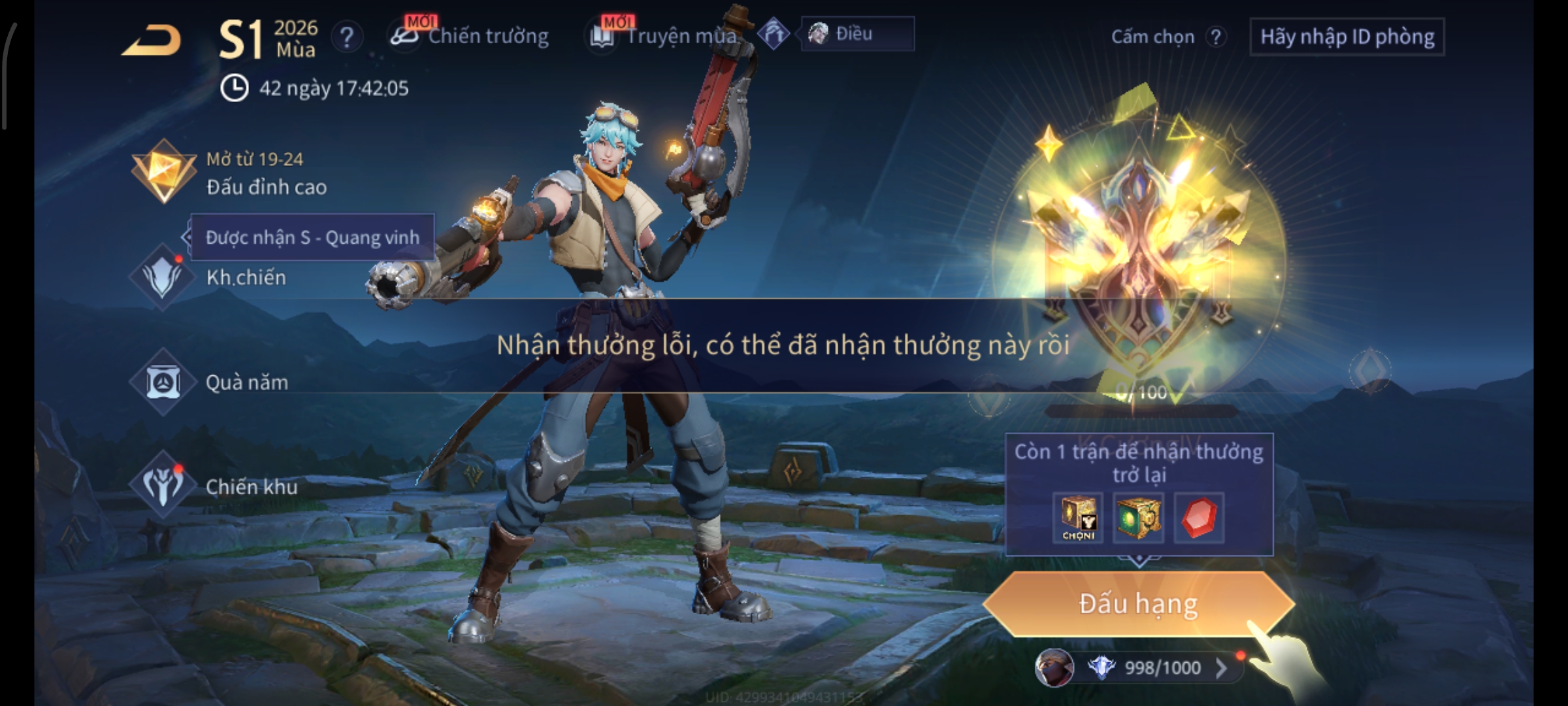Viewport: 1568px width, 706px height.
Task: Click the Hãy nhập ID phòng field
Action: (x=1347, y=37)
